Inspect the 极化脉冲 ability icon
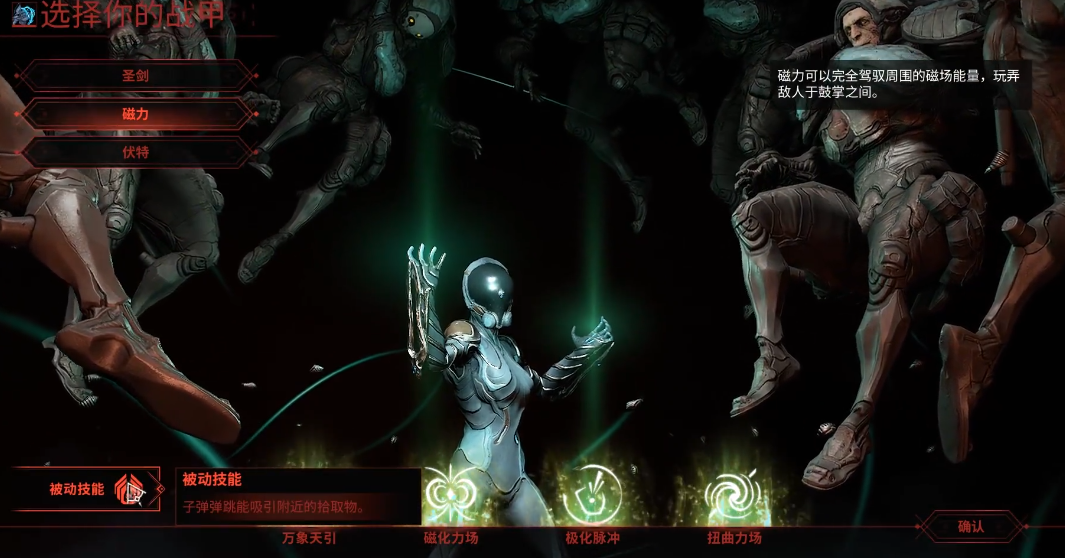Image resolution: width=1065 pixels, height=558 pixels. click(x=592, y=494)
